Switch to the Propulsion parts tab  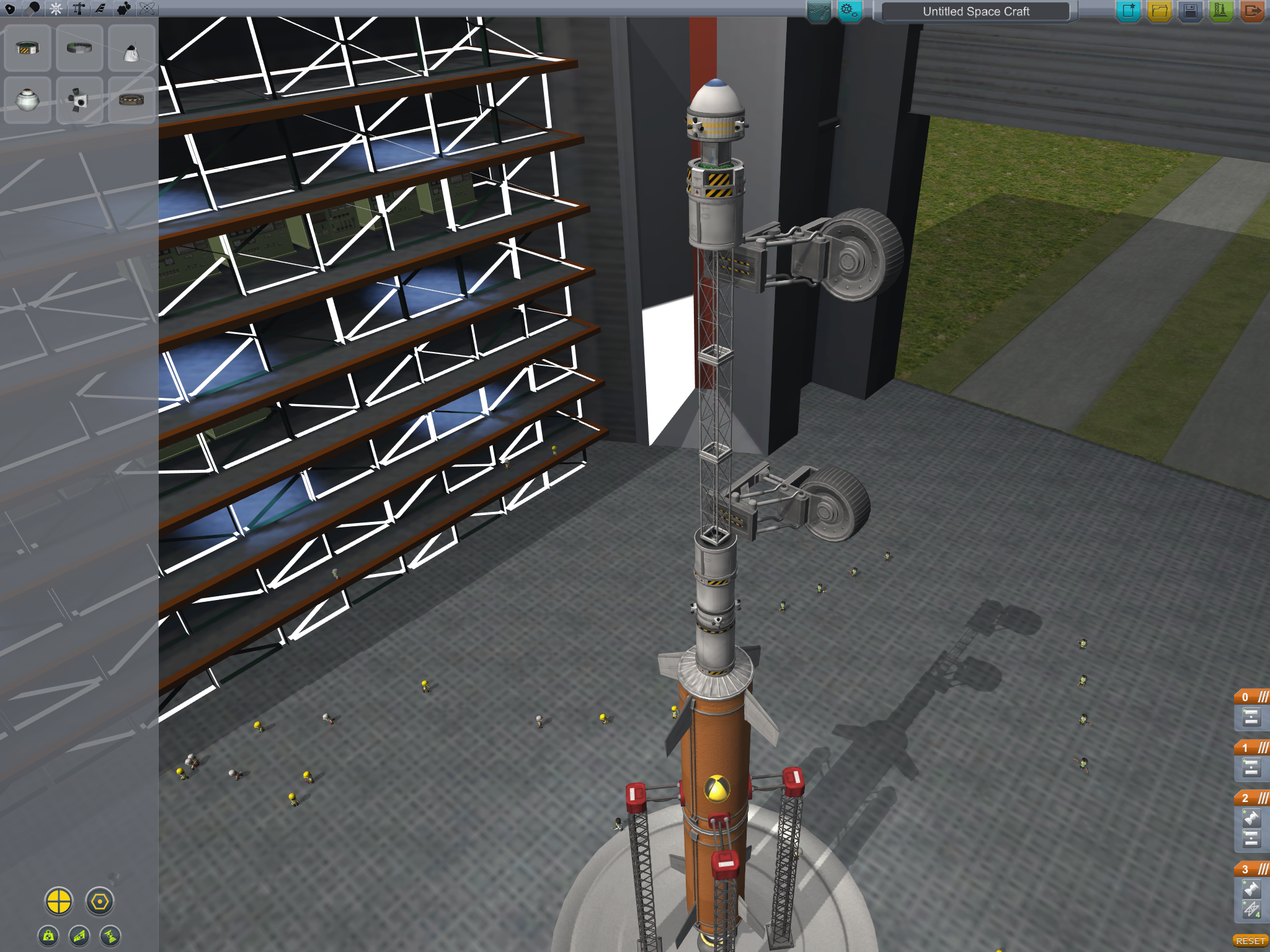33,9
